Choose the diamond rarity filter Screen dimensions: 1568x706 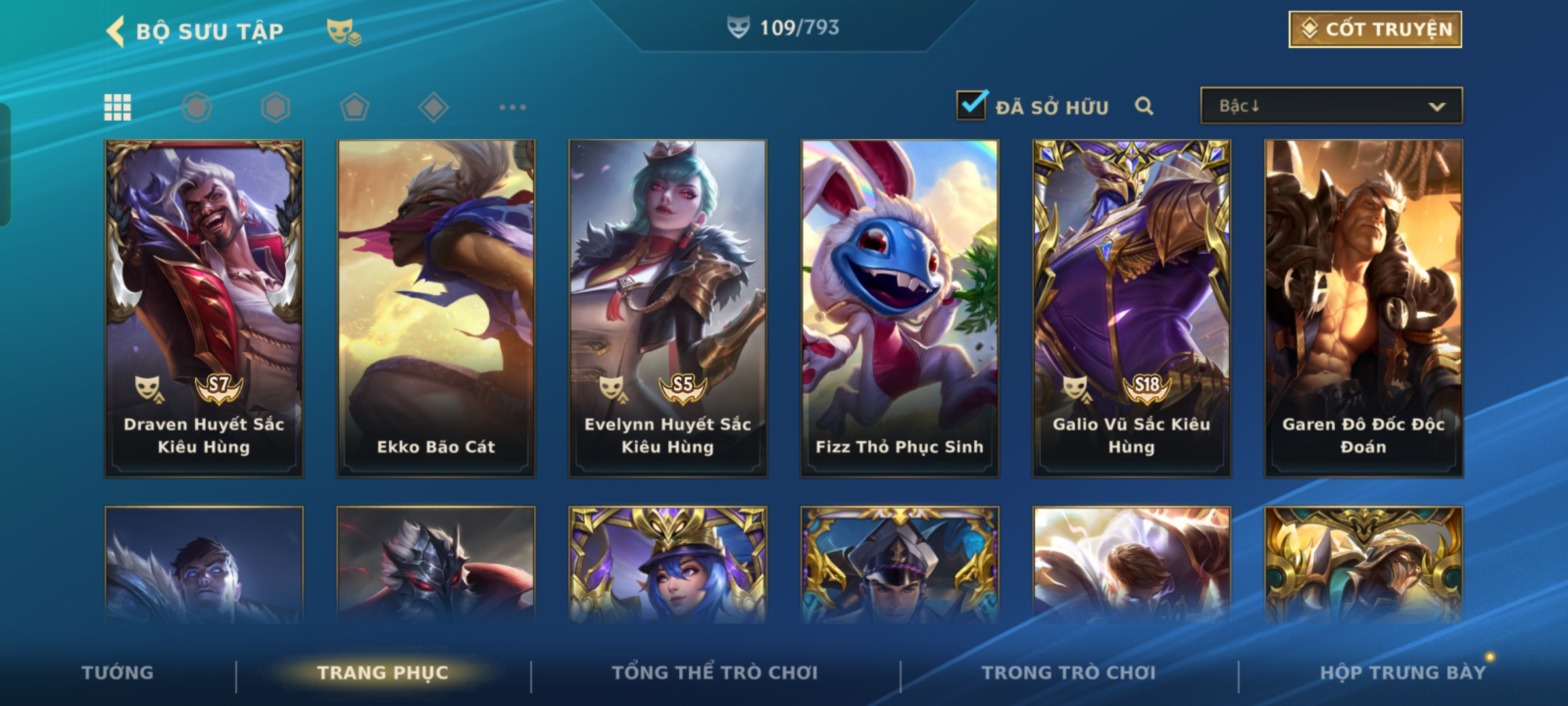[433, 107]
